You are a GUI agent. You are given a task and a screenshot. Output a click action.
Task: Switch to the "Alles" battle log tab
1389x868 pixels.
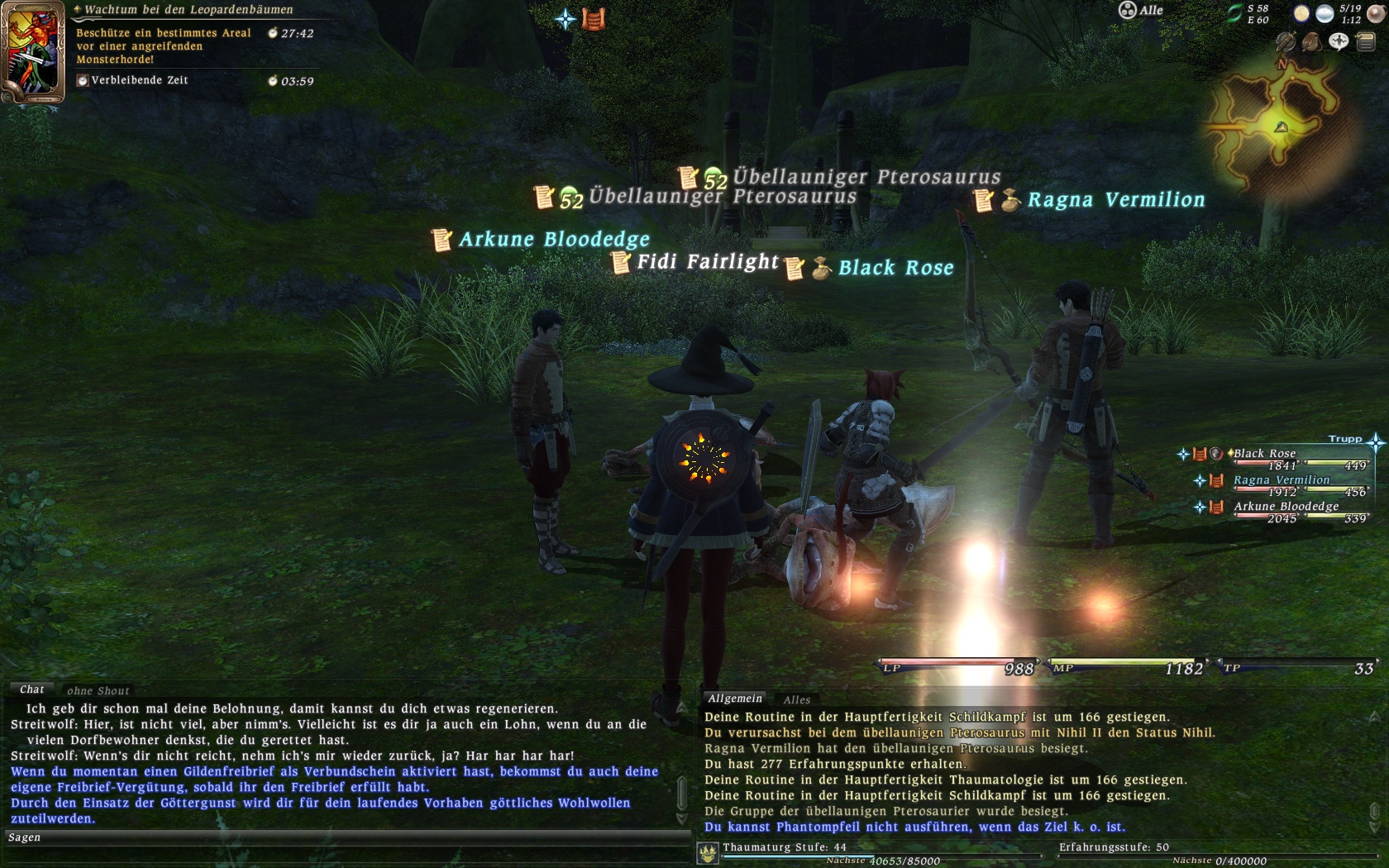click(x=796, y=699)
